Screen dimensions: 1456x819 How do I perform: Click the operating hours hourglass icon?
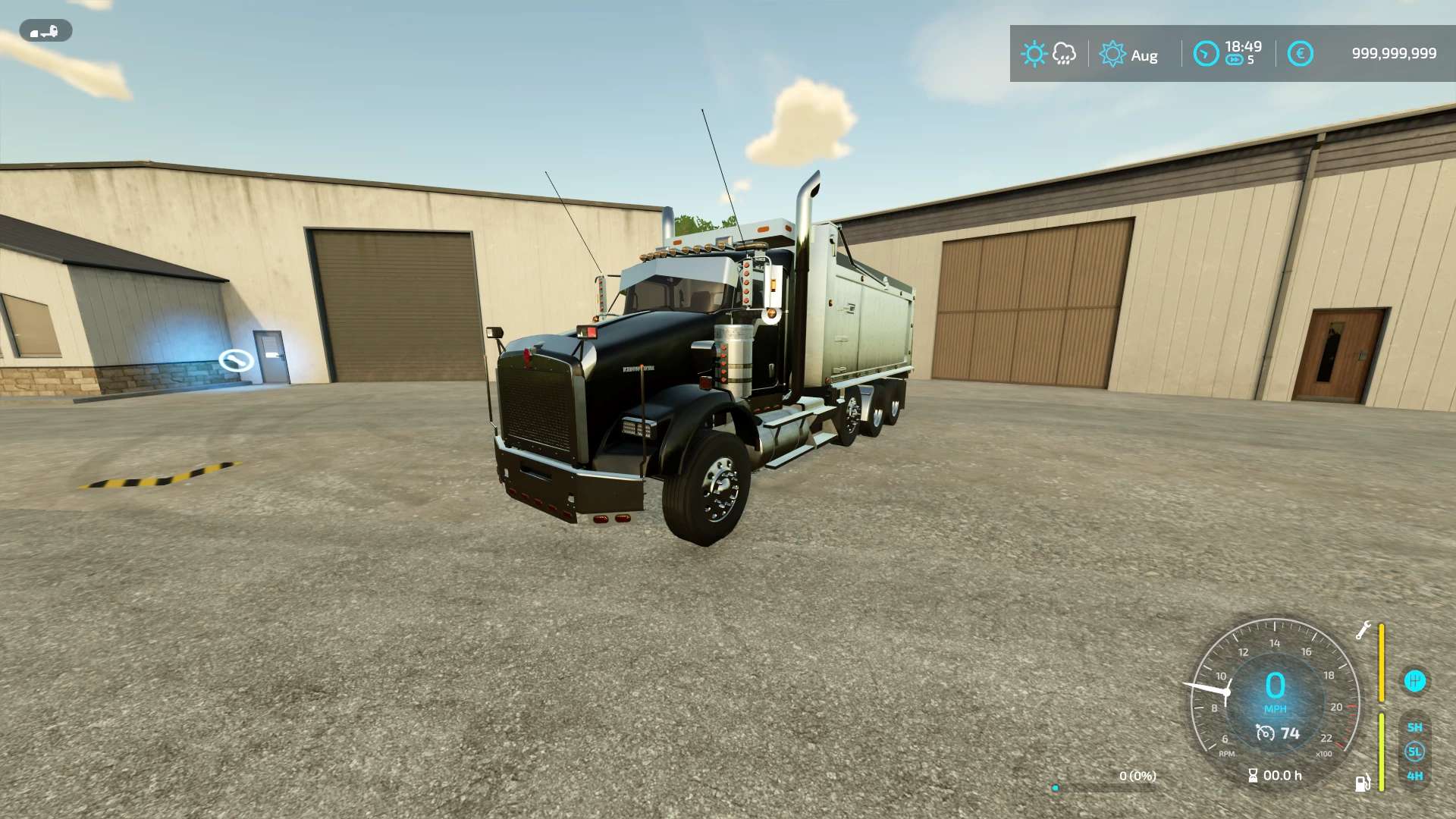pyautogui.click(x=1253, y=775)
